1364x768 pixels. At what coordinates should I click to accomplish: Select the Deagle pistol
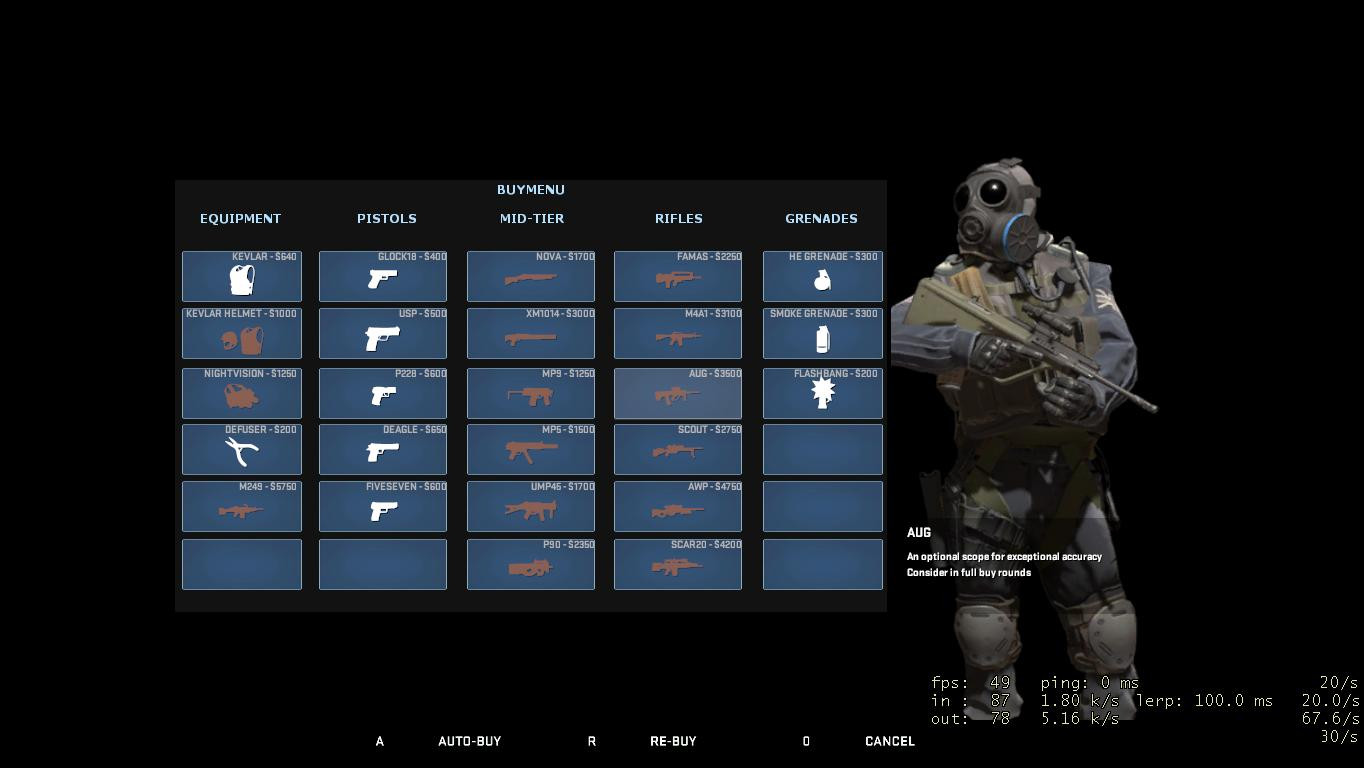pos(382,450)
